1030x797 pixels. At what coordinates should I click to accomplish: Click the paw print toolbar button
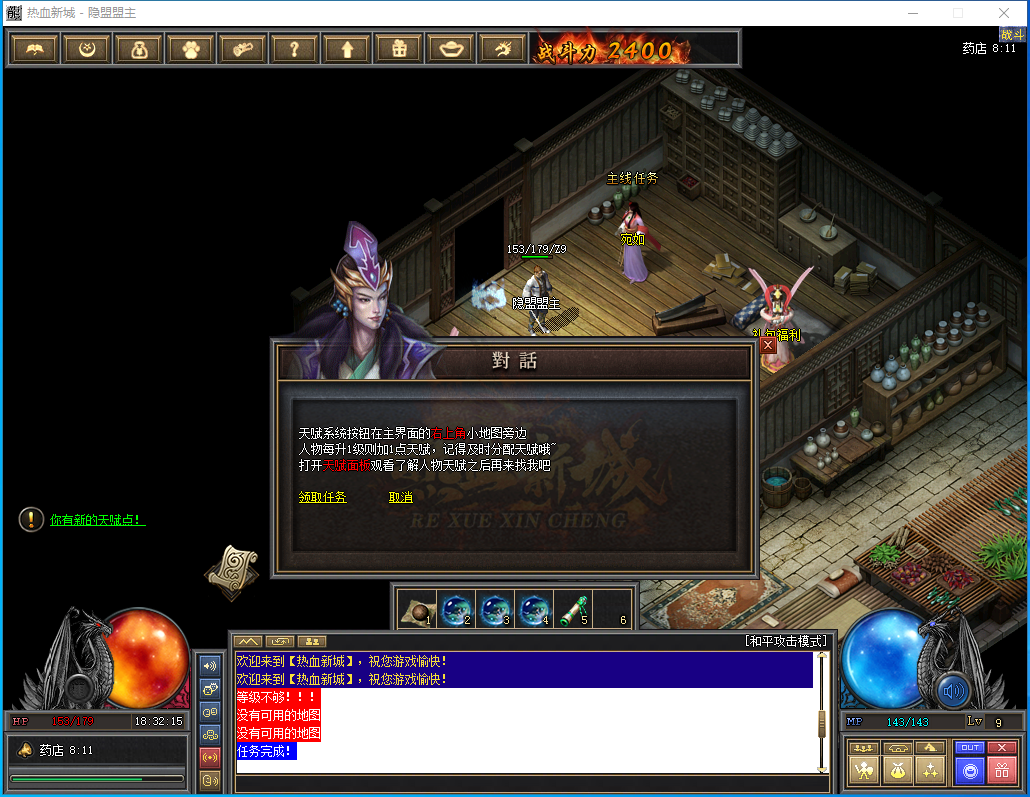[190, 48]
